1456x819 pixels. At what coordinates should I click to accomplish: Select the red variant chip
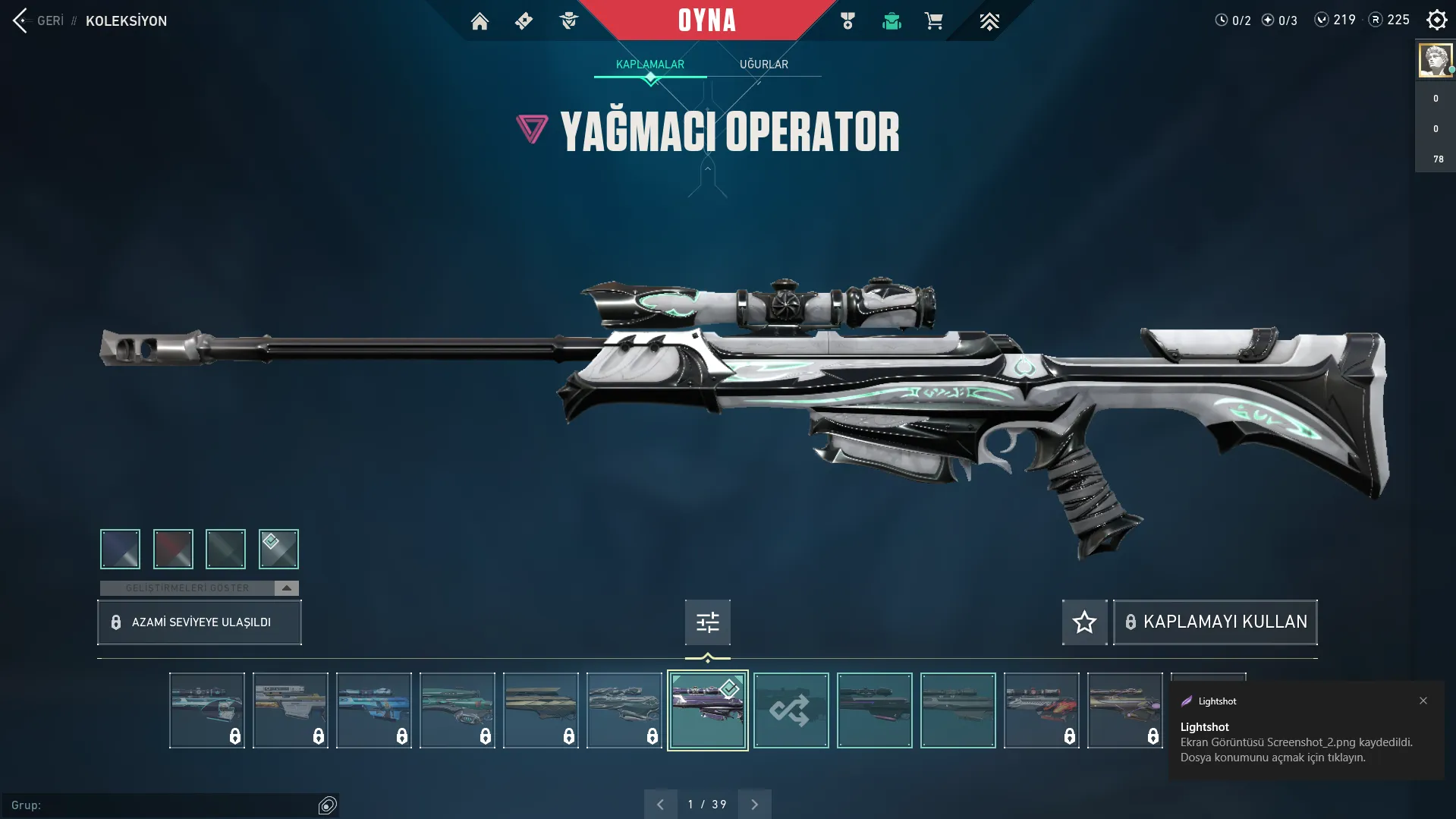(x=173, y=549)
